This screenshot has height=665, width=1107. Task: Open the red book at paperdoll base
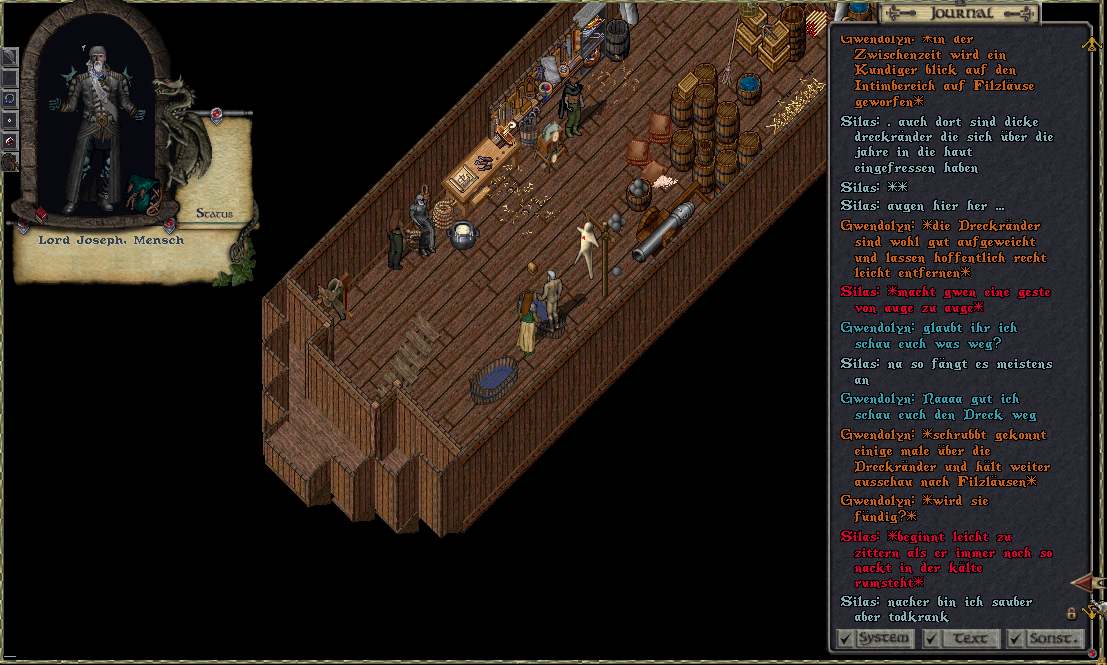click(x=42, y=214)
